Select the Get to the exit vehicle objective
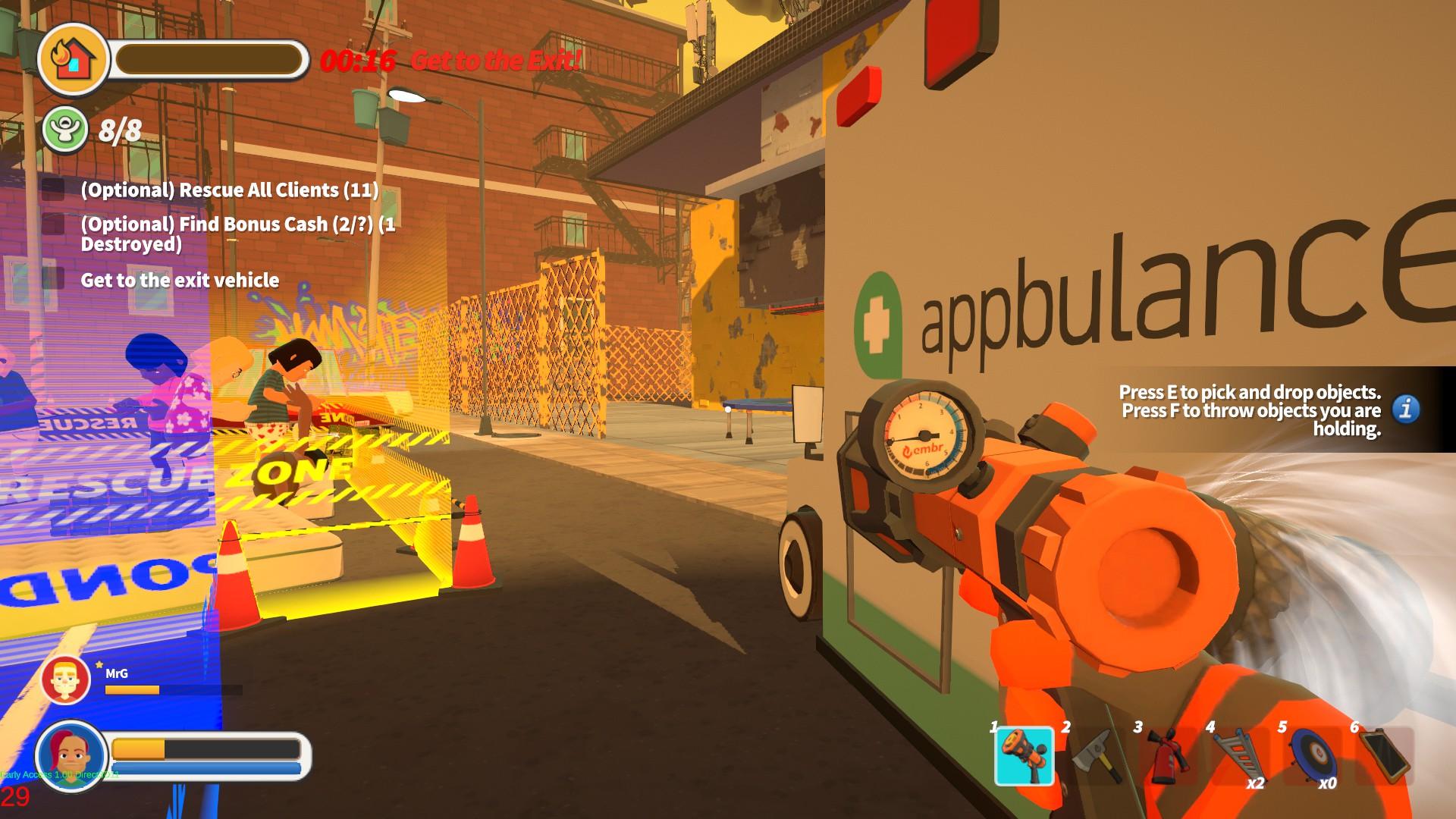The width and height of the screenshot is (1456, 819). click(180, 281)
